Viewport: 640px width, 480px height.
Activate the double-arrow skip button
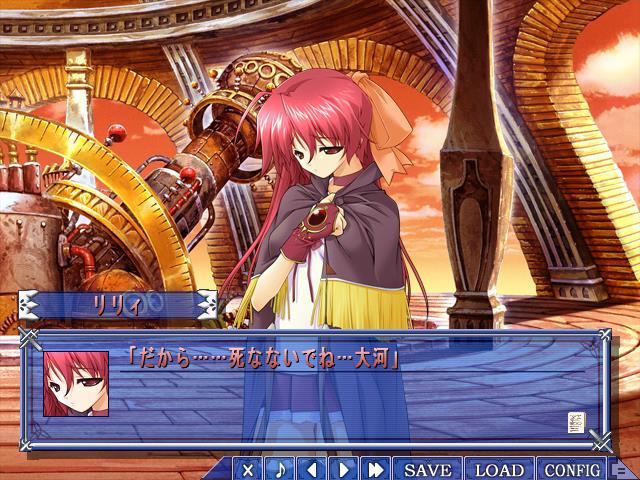point(376,469)
